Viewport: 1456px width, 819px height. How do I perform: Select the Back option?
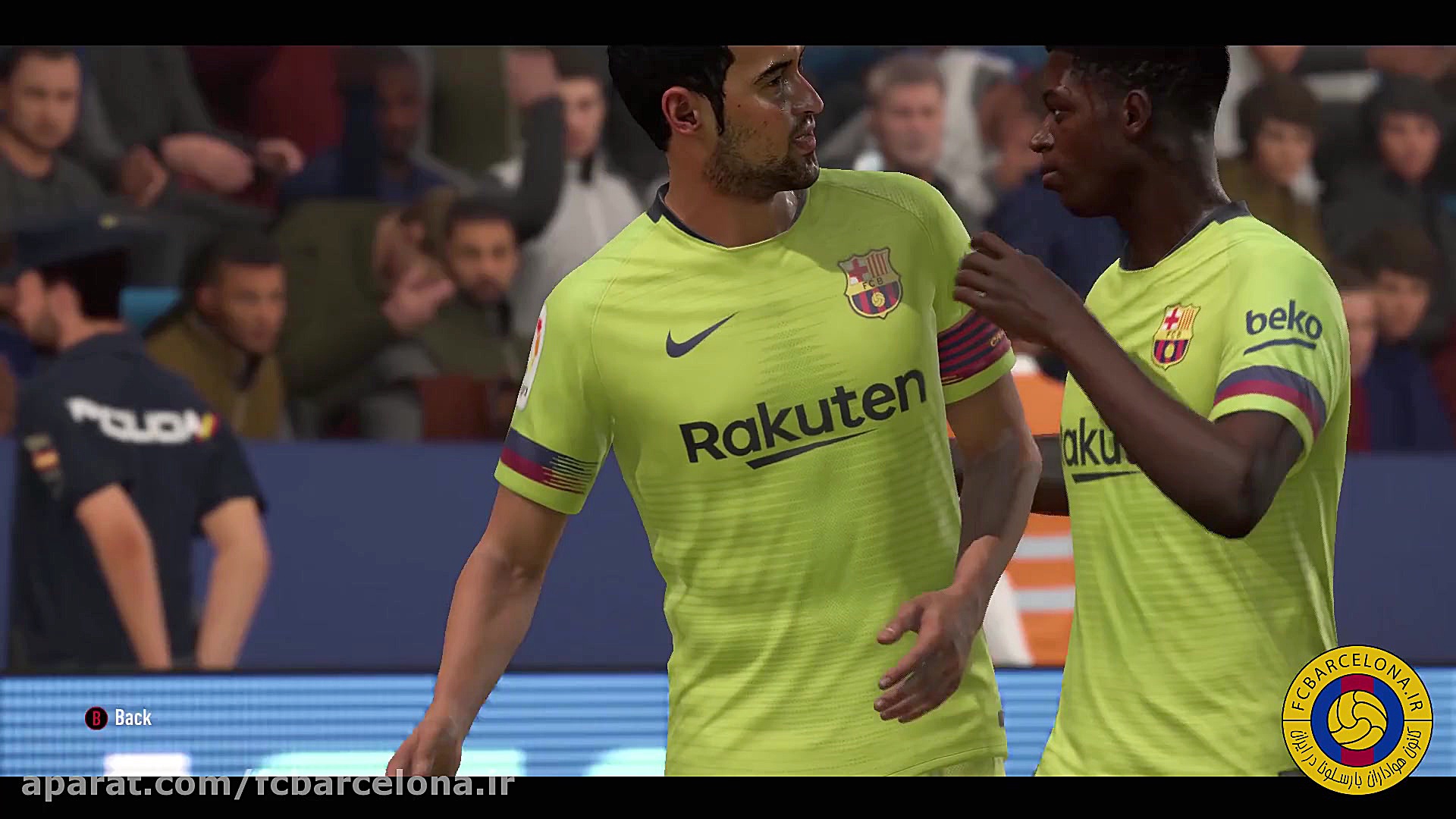pos(119,717)
